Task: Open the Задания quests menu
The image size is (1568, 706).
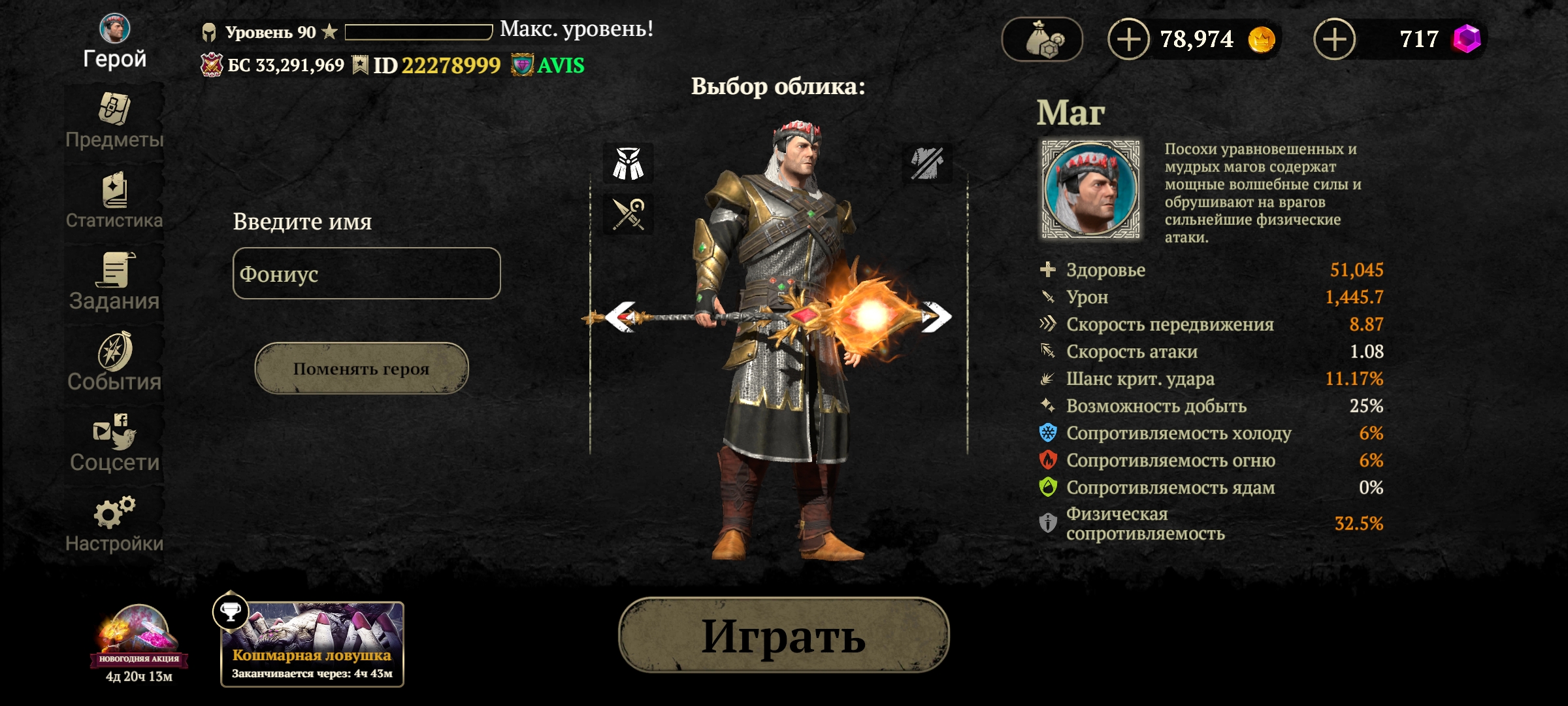Action: point(114,282)
